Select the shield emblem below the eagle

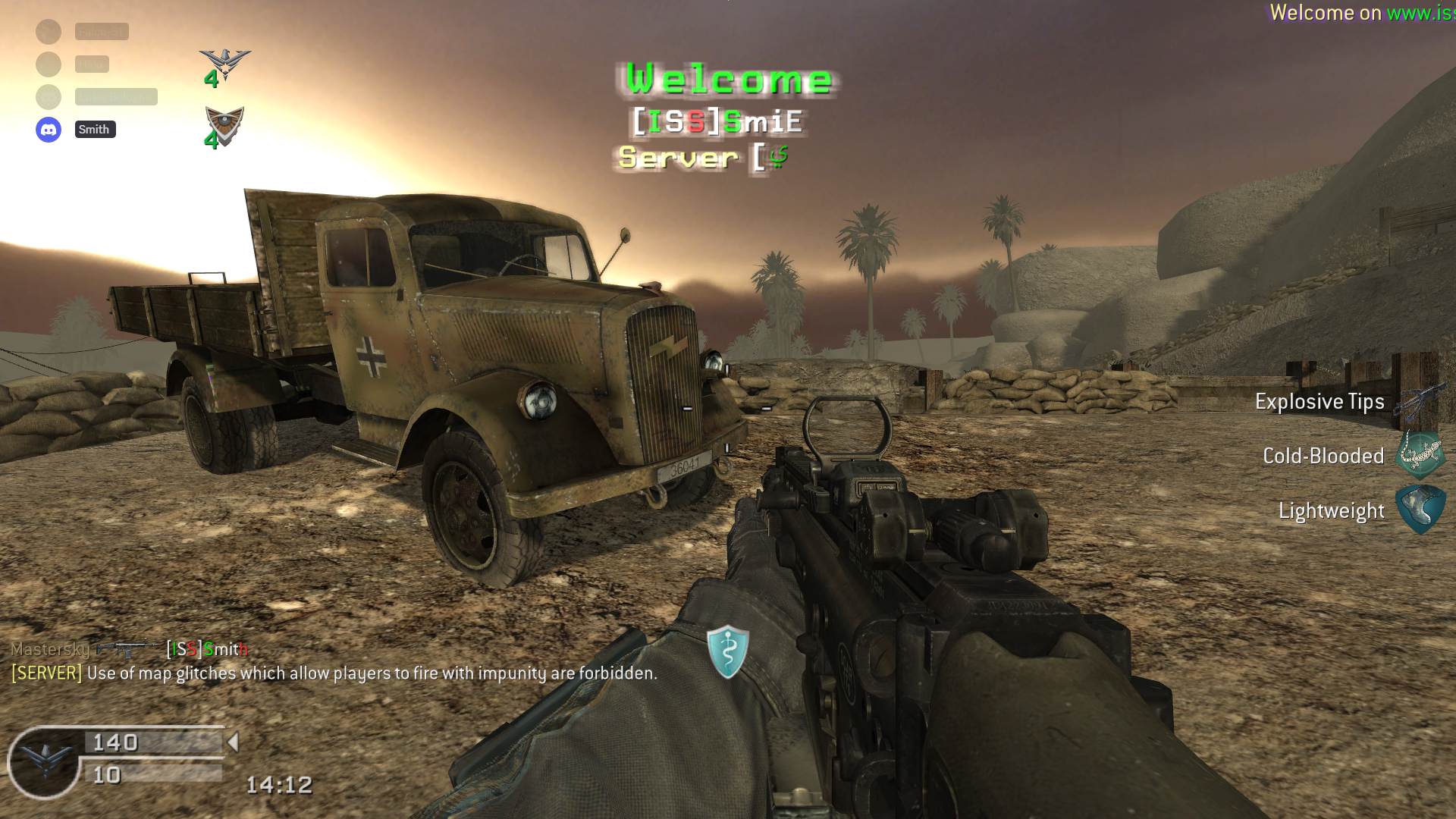click(224, 124)
